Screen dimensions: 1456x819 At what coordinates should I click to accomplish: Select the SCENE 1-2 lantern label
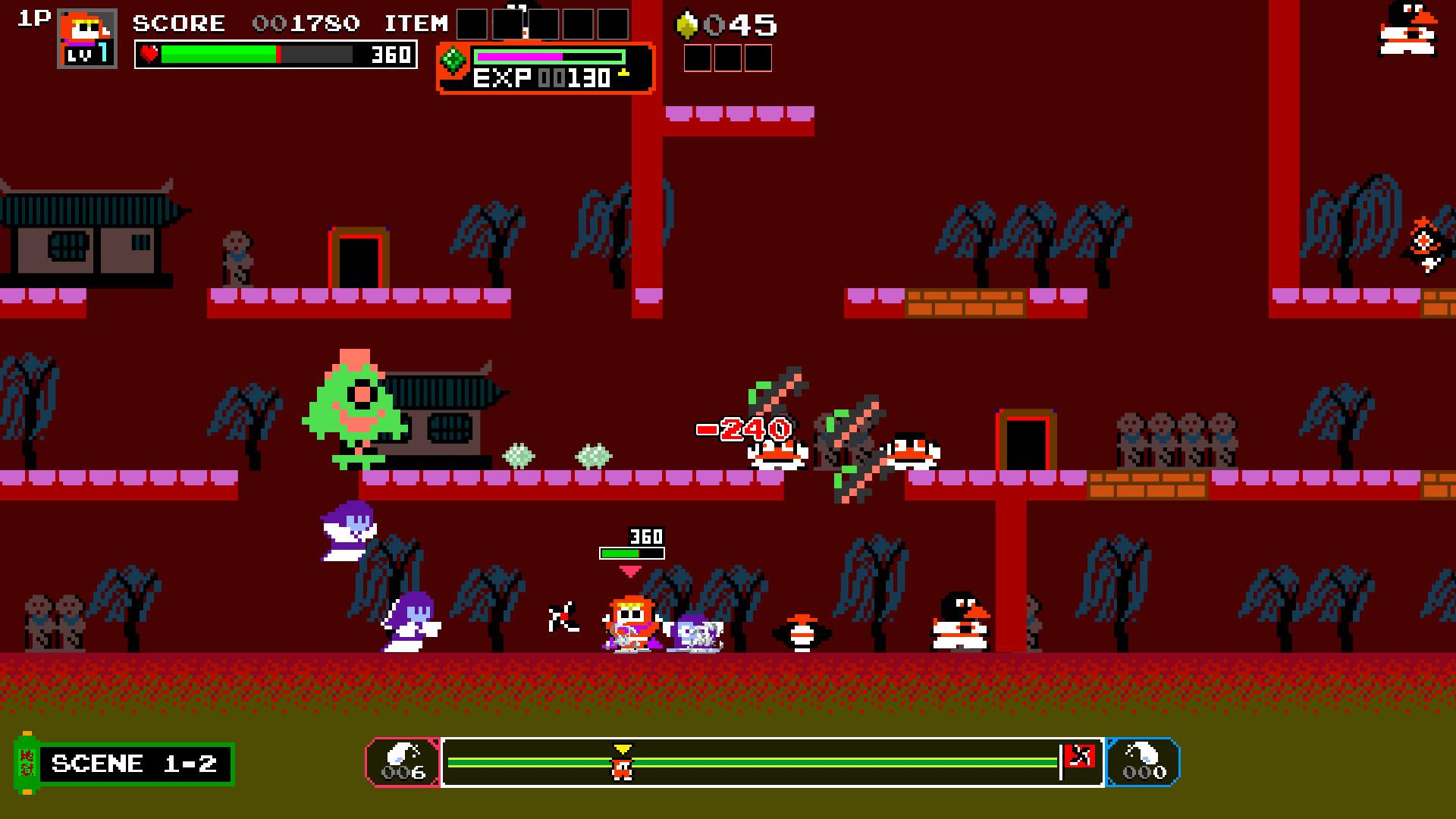coord(133,763)
